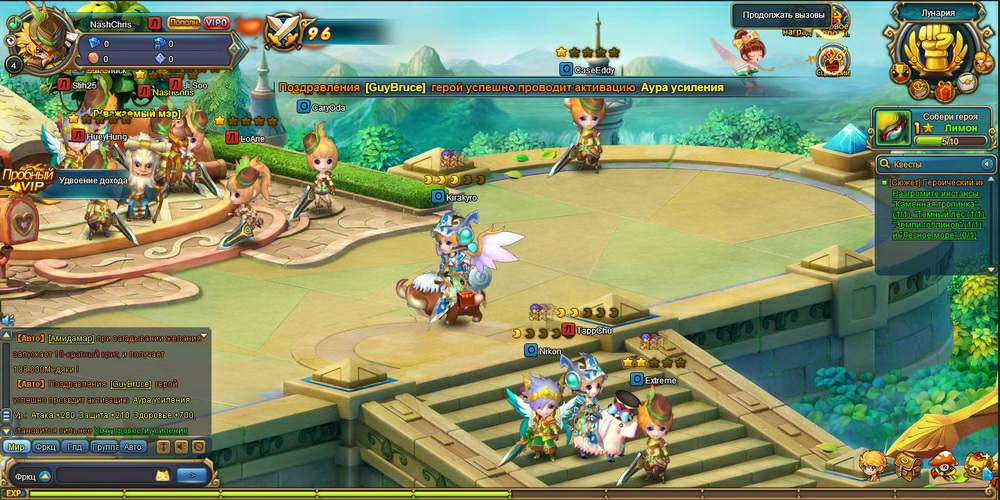
Task: Switch to the Мир chat tab
Action: point(16,447)
